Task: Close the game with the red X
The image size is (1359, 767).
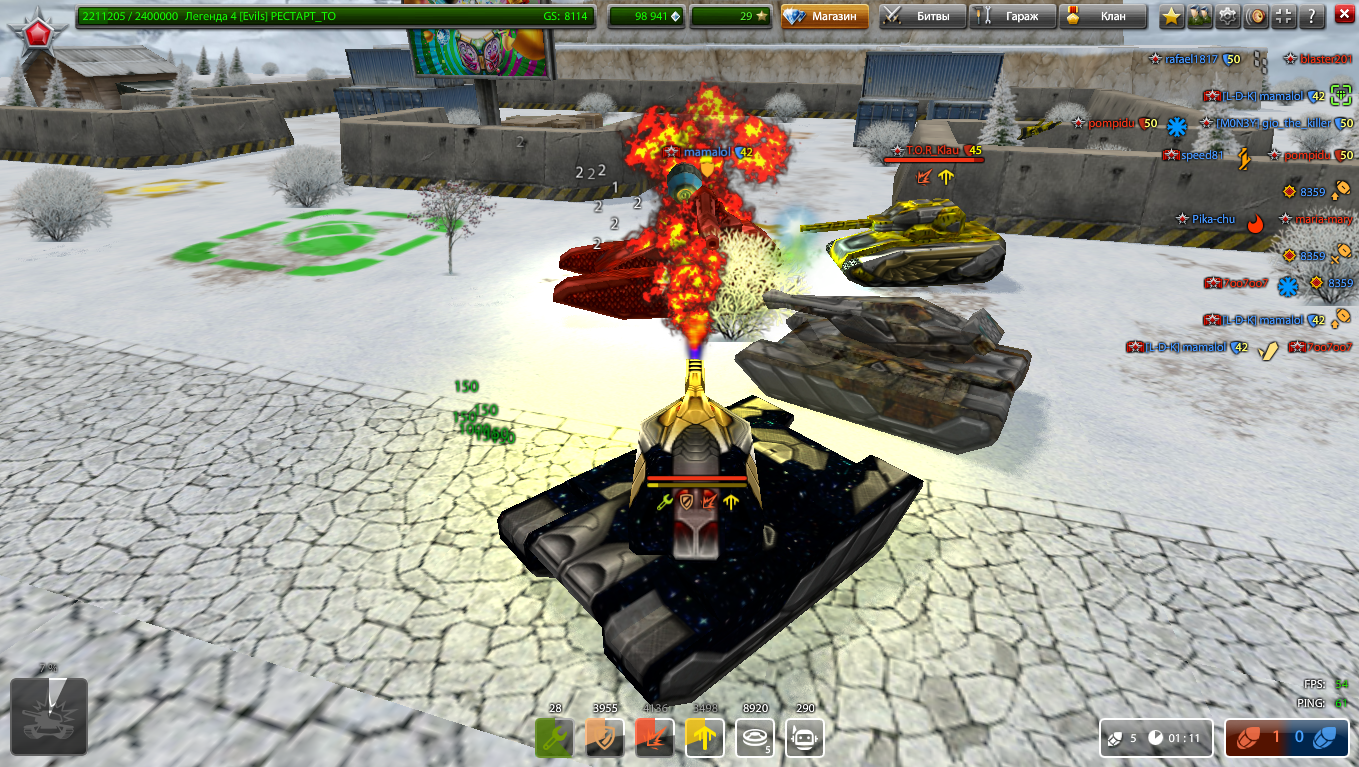Action: [1343, 16]
